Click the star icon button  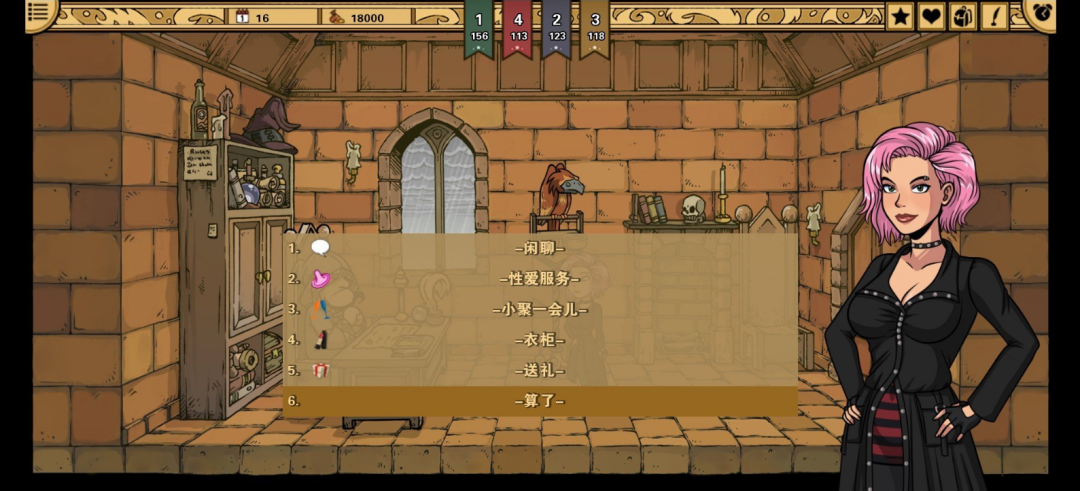coord(901,16)
